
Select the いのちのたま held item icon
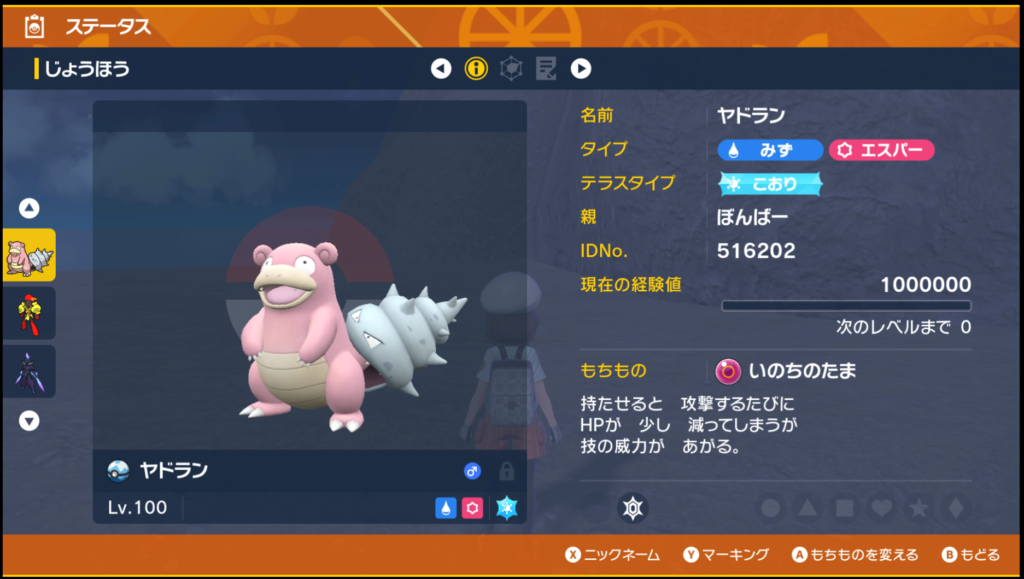(728, 371)
